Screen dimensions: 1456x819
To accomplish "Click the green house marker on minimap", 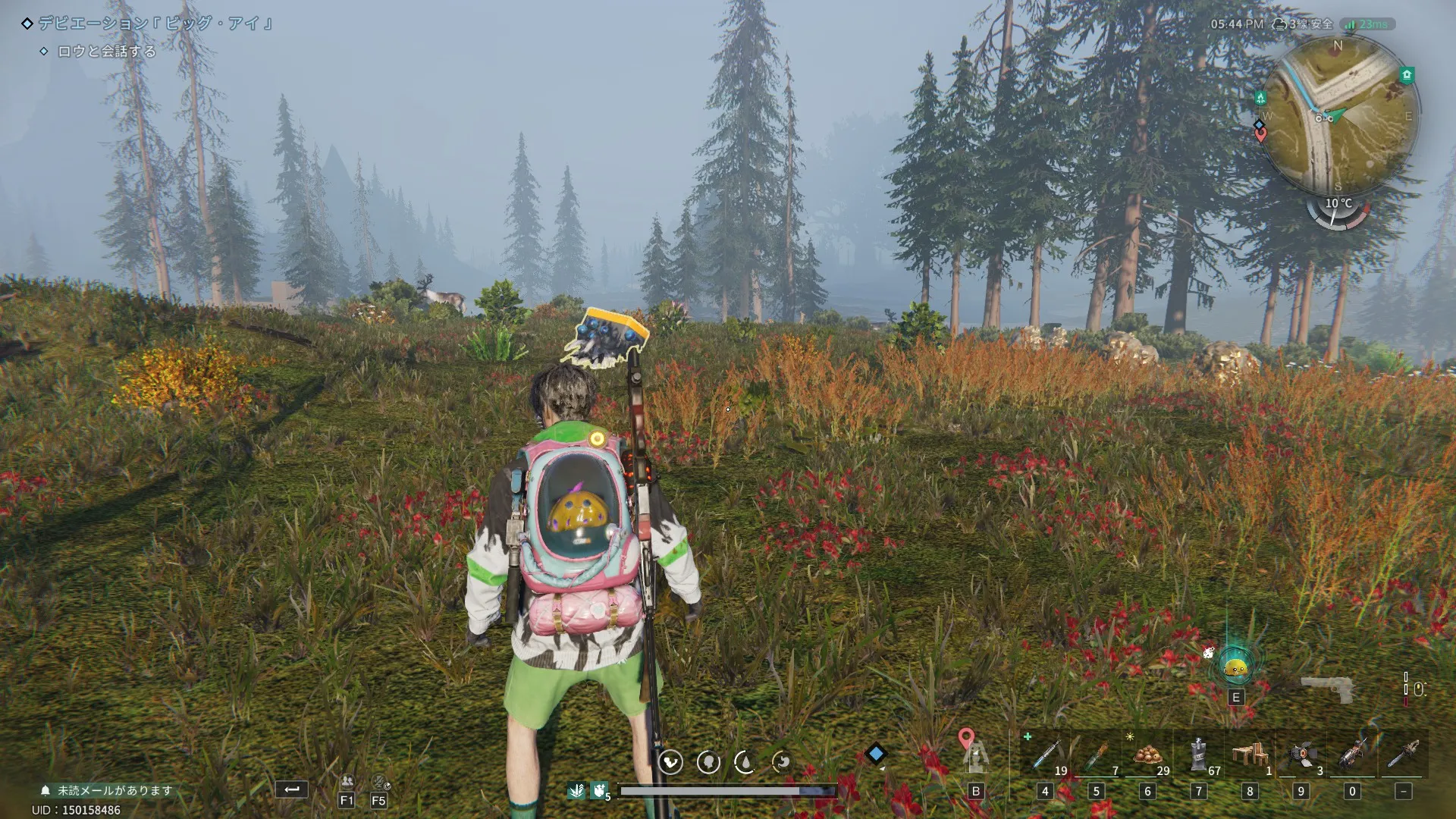I will point(1407,74).
